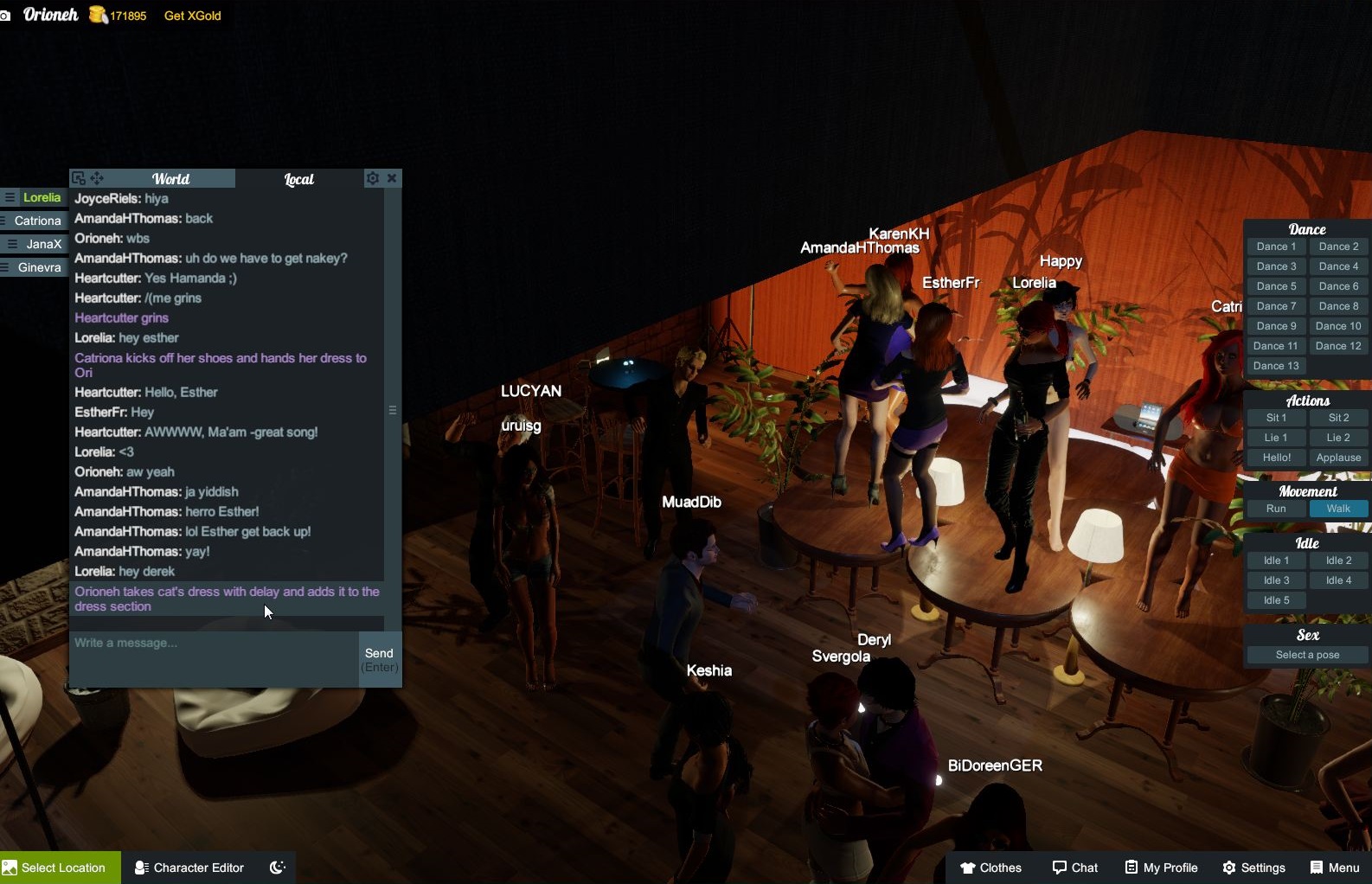Switch to the World chat tab
The height and width of the screenshot is (884, 1372).
click(171, 178)
